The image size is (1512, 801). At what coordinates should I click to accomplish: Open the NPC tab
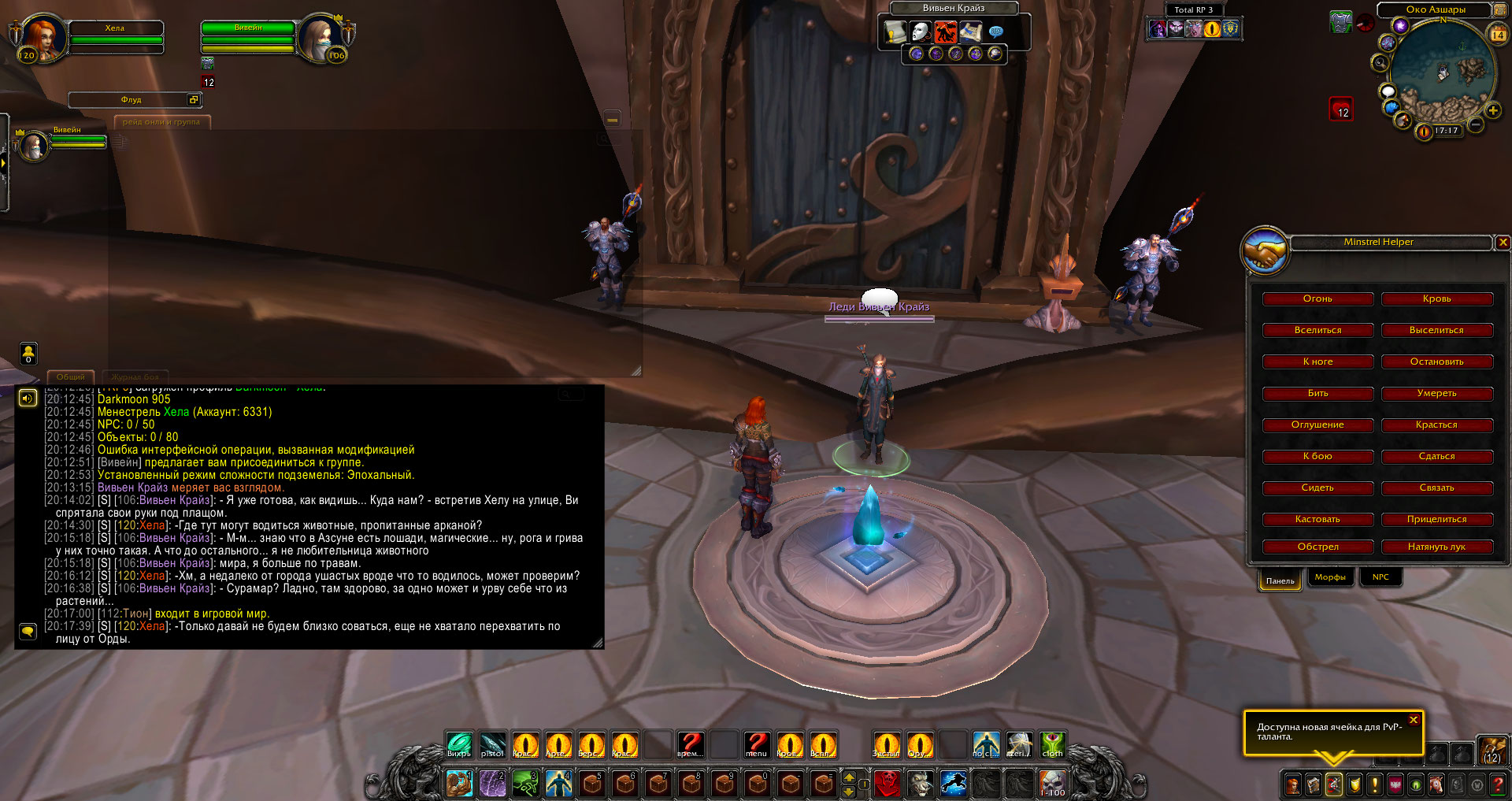[x=1380, y=578]
